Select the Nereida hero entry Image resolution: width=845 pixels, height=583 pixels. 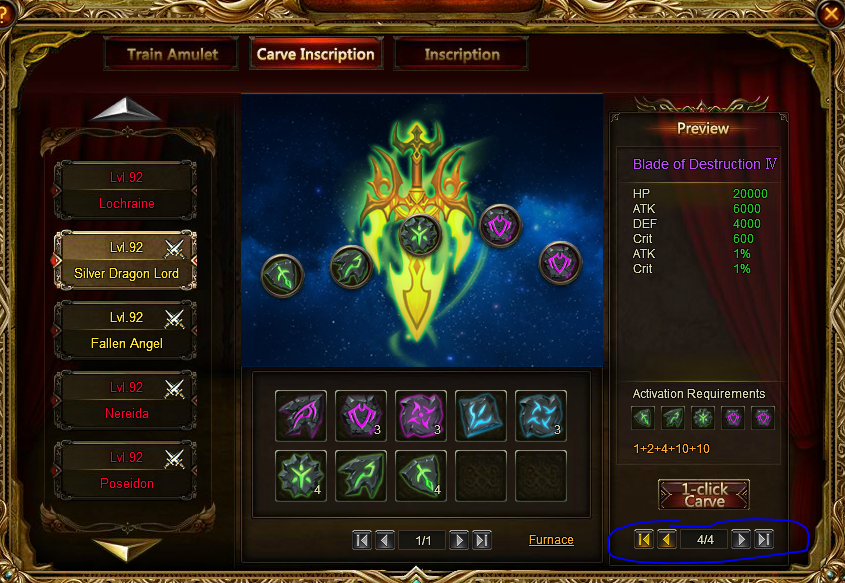[126, 400]
